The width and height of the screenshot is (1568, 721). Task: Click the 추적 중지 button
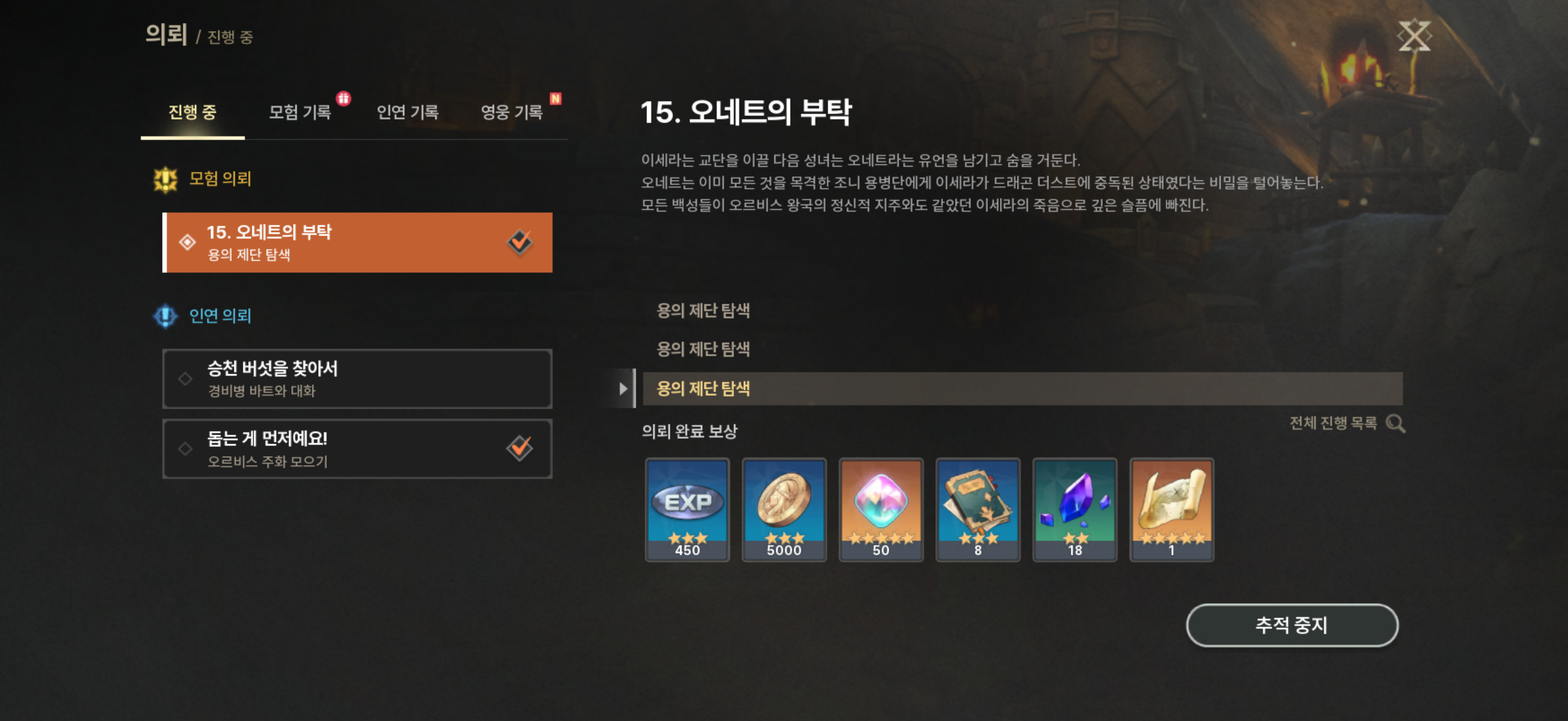pyautogui.click(x=1291, y=624)
